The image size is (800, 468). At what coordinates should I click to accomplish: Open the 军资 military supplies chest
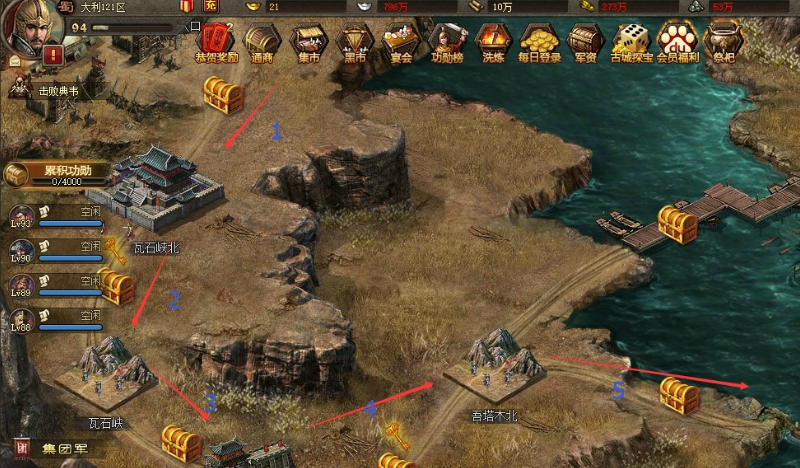[x=584, y=42]
